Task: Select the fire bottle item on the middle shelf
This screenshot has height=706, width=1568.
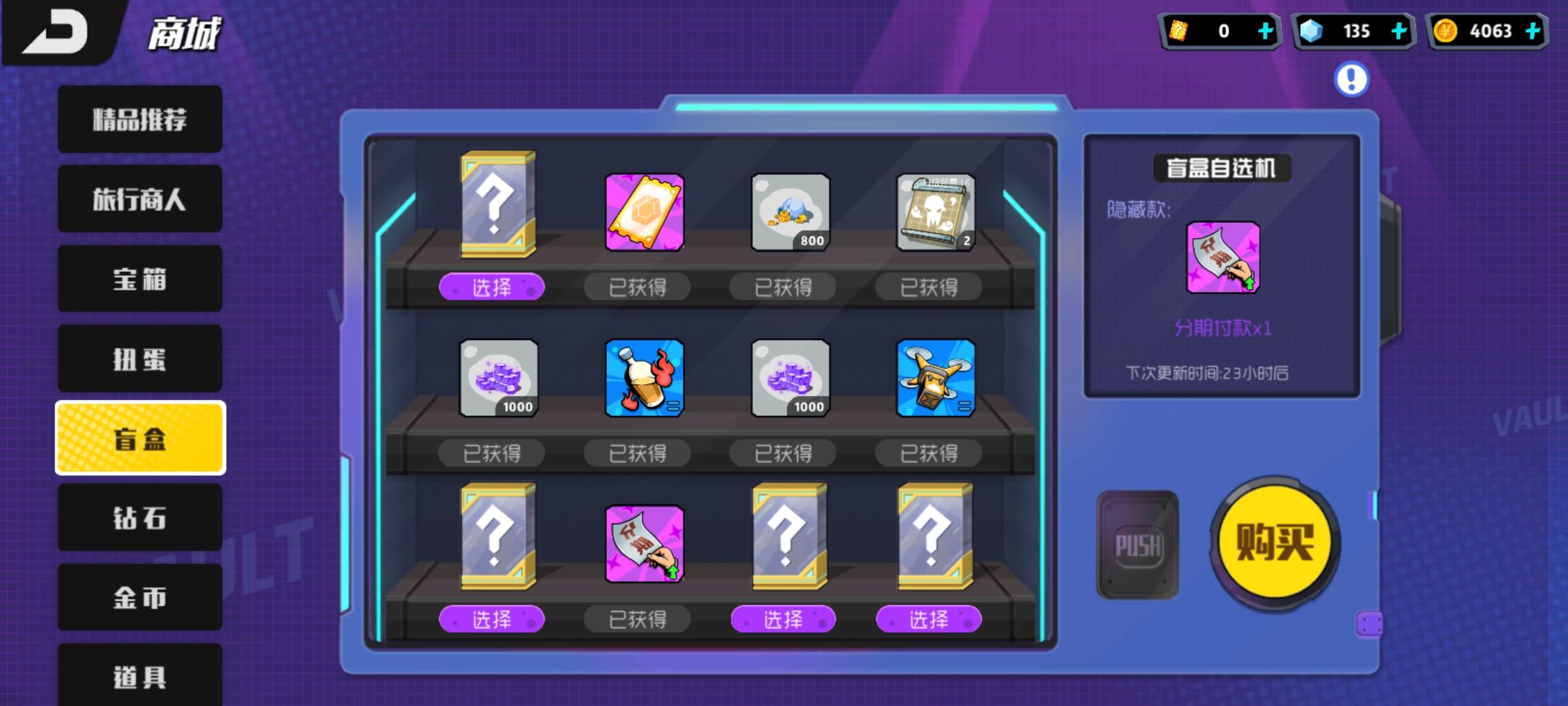Action: pyautogui.click(x=644, y=377)
